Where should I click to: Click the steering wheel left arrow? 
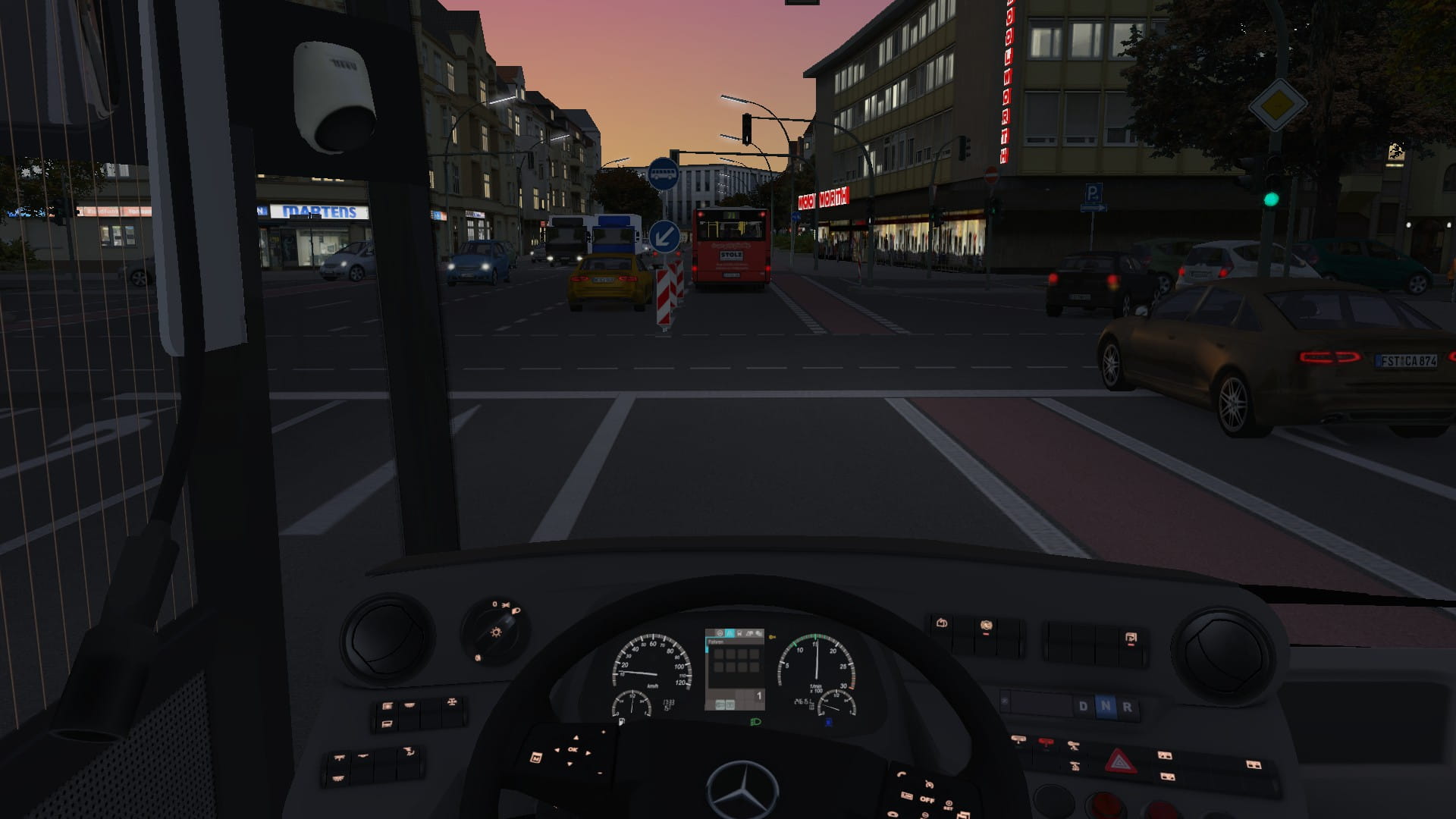[557, 749]
